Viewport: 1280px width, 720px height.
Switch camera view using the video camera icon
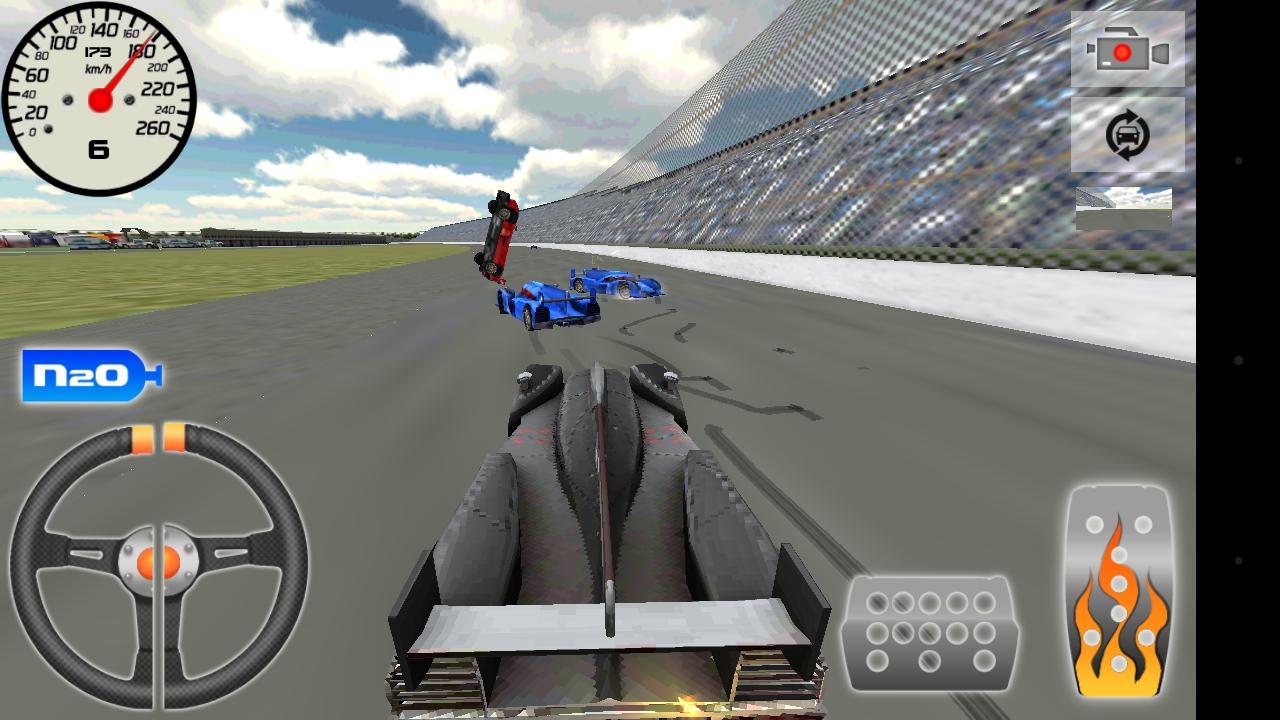pos(1123,52)
